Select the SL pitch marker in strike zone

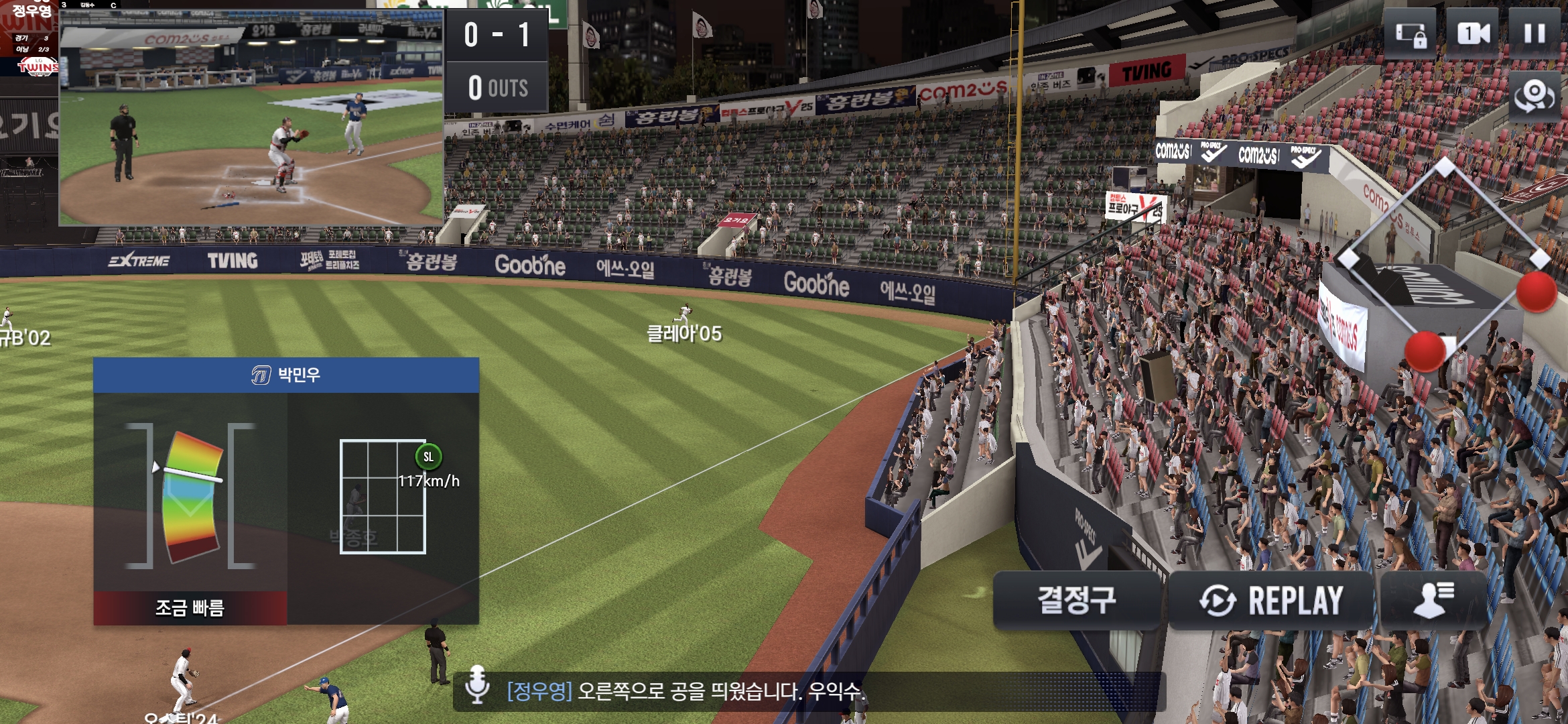pos(429,457)
